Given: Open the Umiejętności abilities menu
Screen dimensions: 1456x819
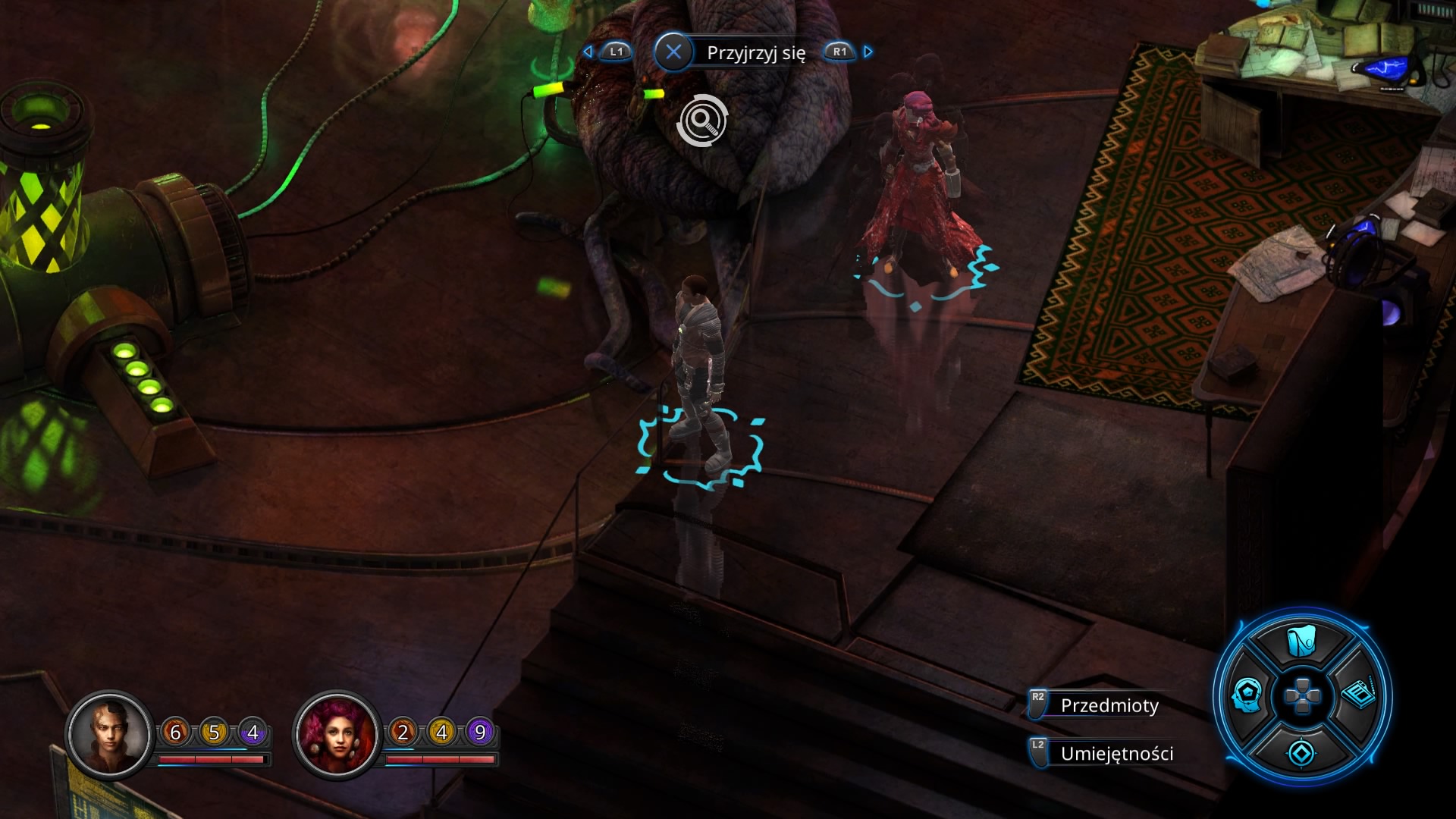Looking at the screenshot, I should pos(1116,754).
